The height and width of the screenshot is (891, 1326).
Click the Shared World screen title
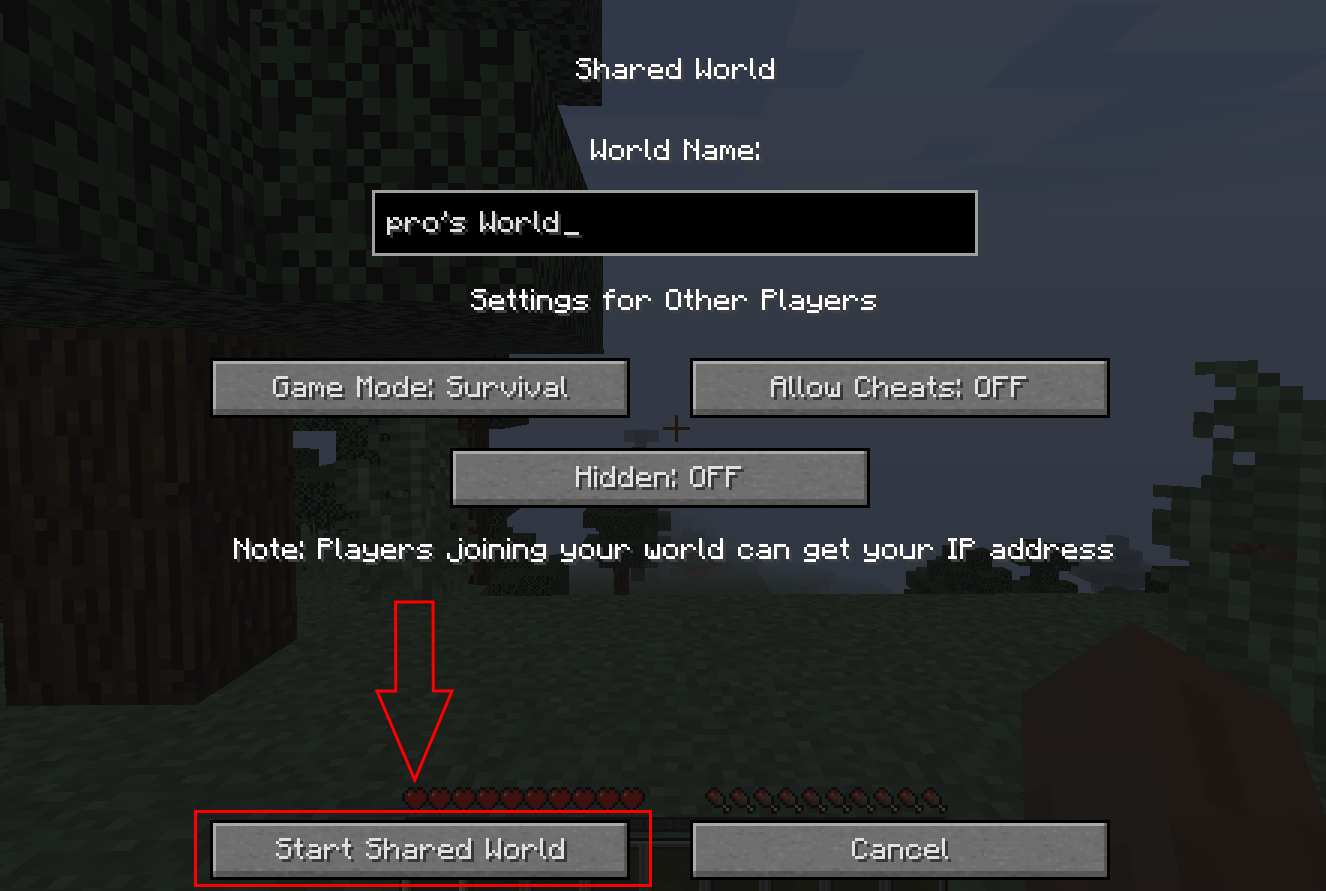click(675, 68)
